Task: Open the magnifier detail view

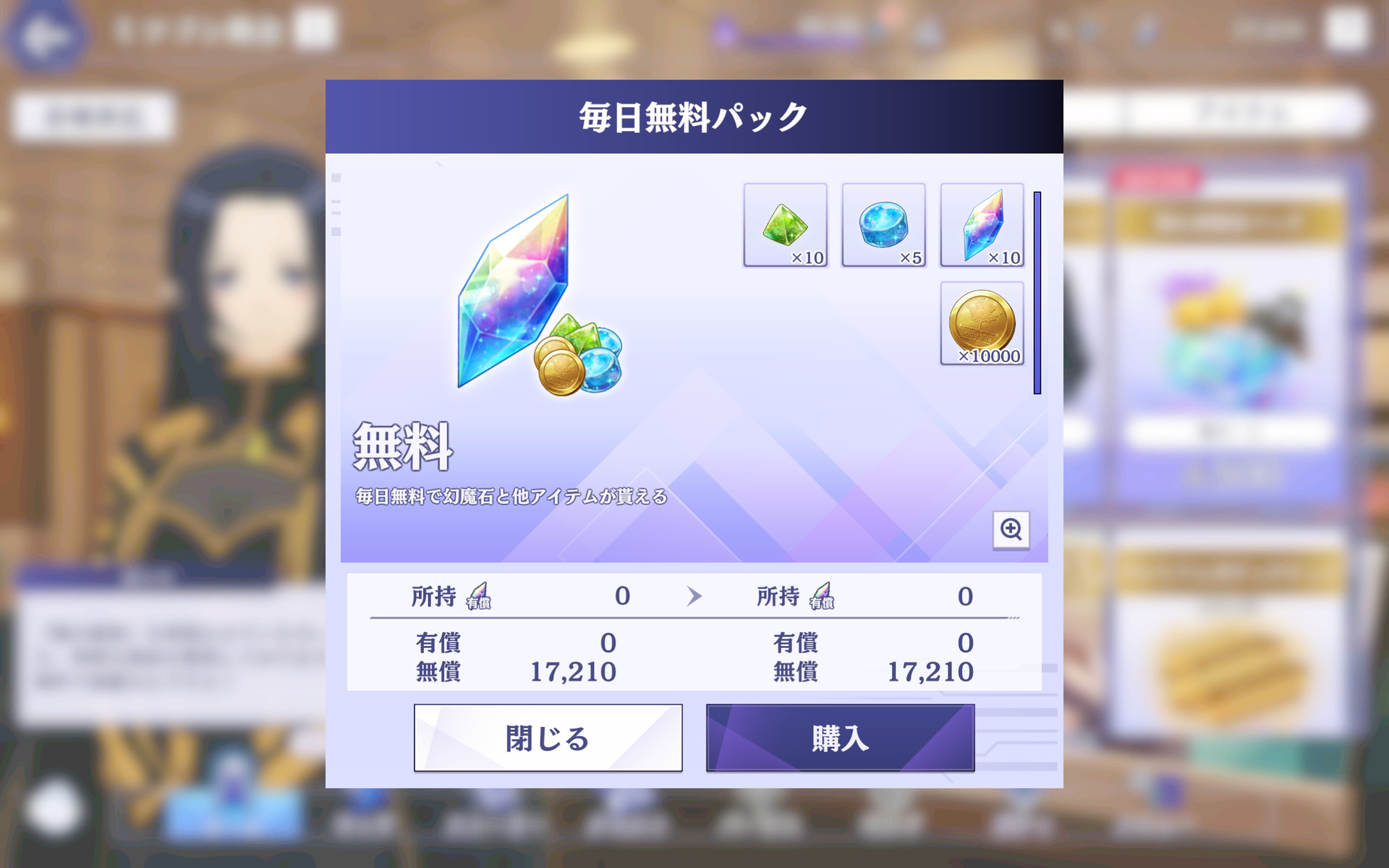Action: click(1011, 529)
